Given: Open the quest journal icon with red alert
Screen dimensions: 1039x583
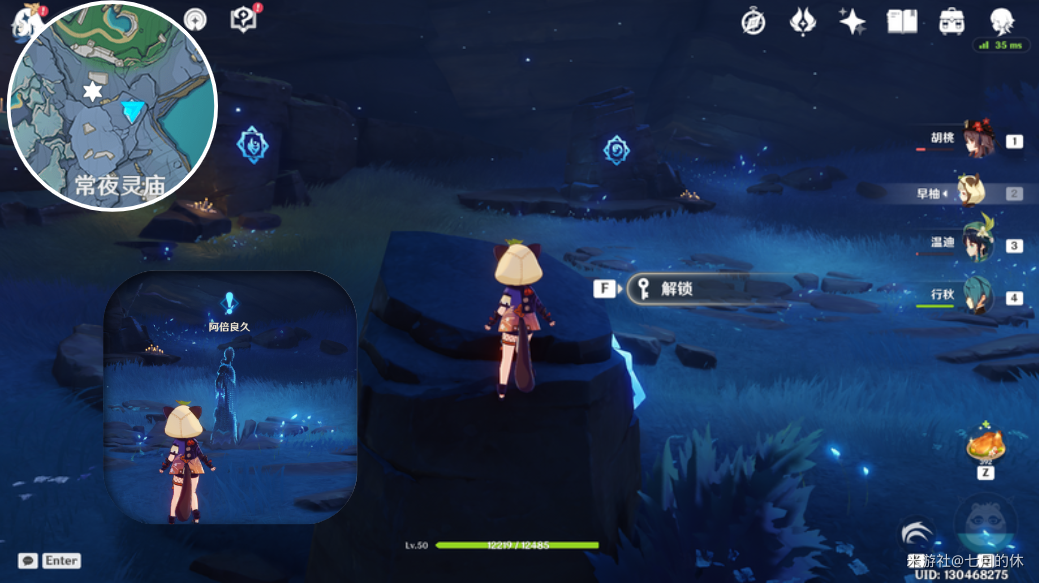Looking at the screenshot, I should coord(244,19).
